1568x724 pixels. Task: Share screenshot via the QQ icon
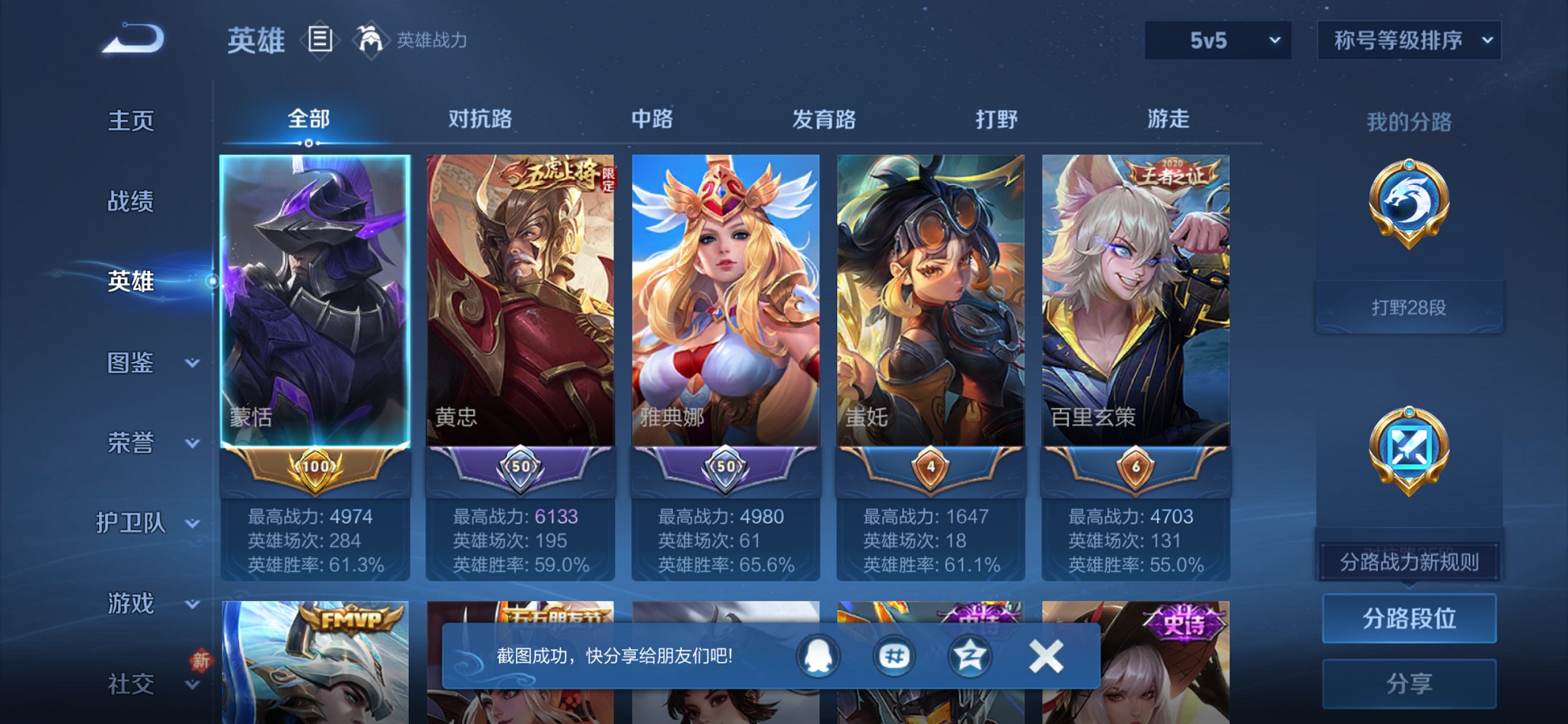click(819, 656)
